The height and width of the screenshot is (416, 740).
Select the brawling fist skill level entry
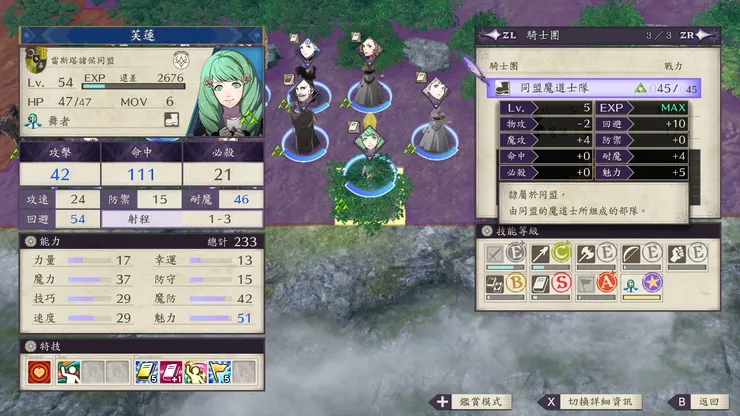click(x=686, y=255)
